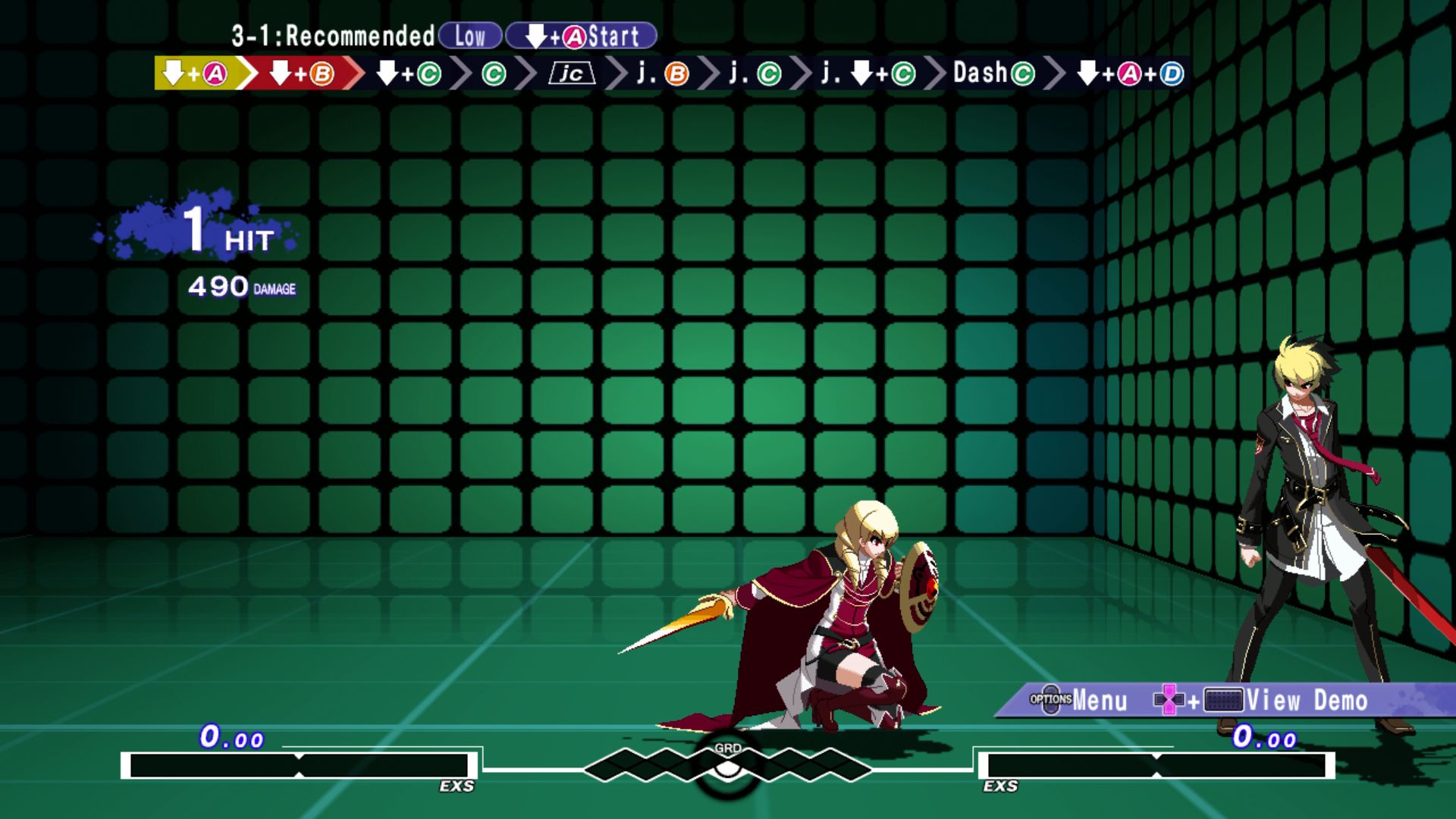Select the final ↓+A+D finisher icon
Viewport: 1456px width, 819px height.
point(1130,74)
